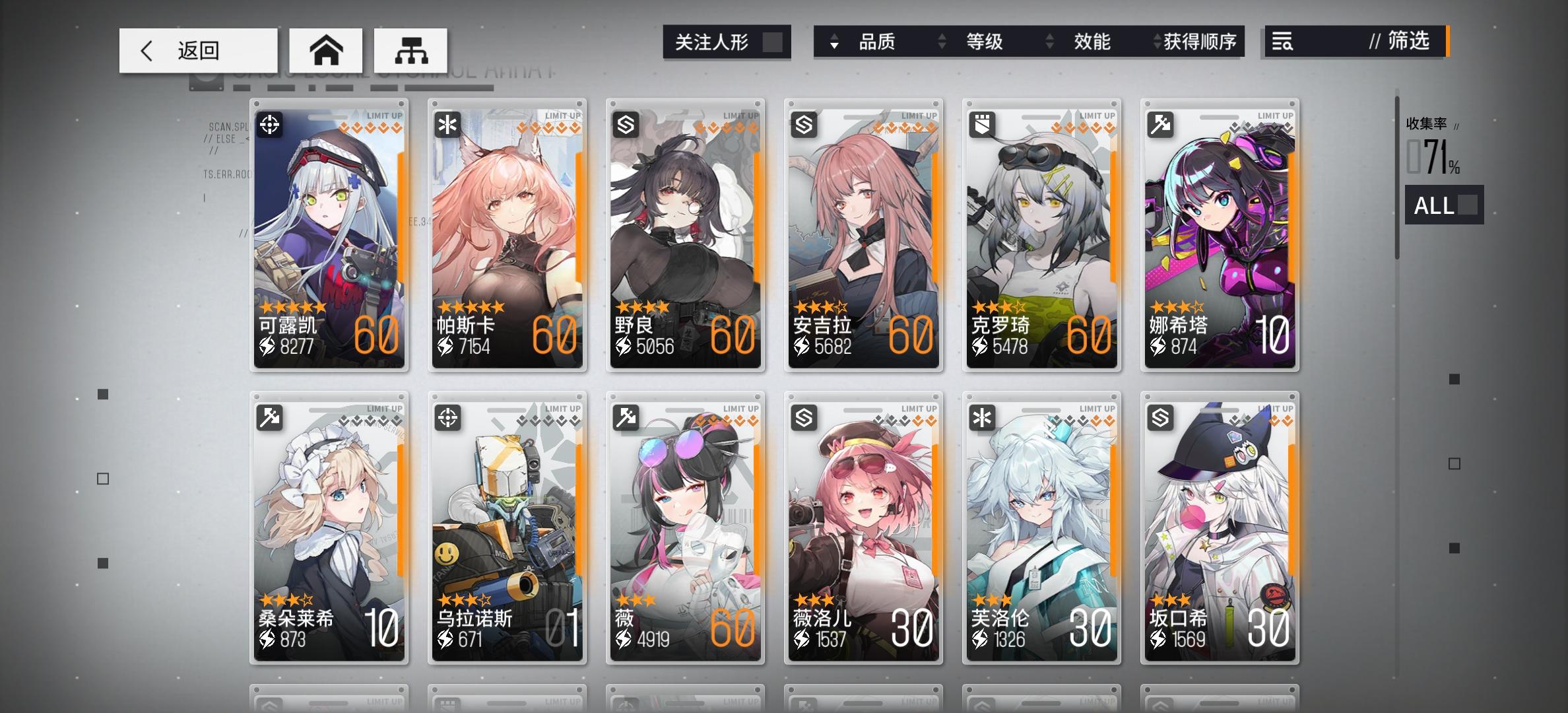Click the sniper crosshair icon on 可露凯's card
This screenshot has height=713, width=1568.
269,123
